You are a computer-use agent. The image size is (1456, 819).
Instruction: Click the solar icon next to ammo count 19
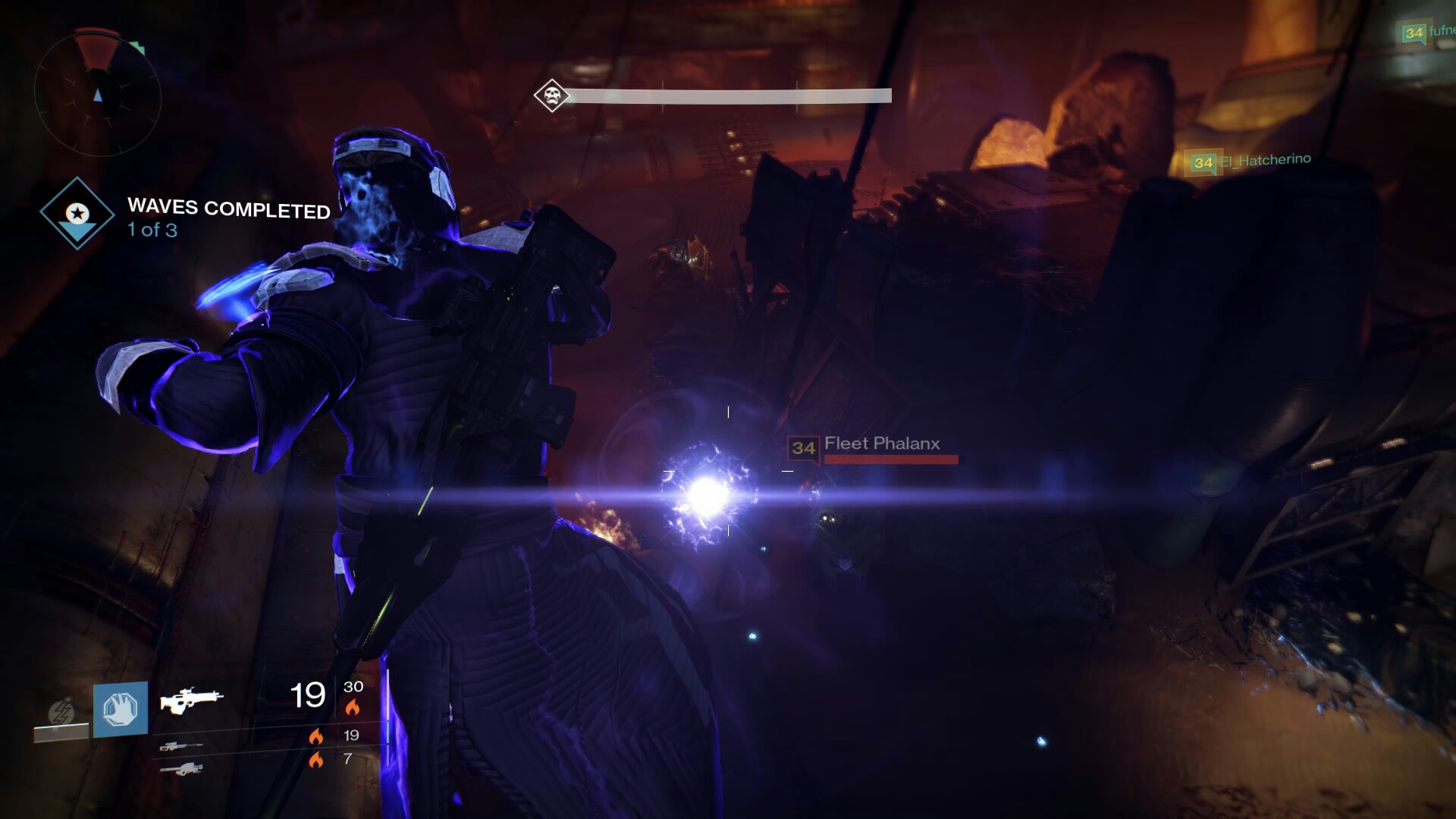[316, 736]
